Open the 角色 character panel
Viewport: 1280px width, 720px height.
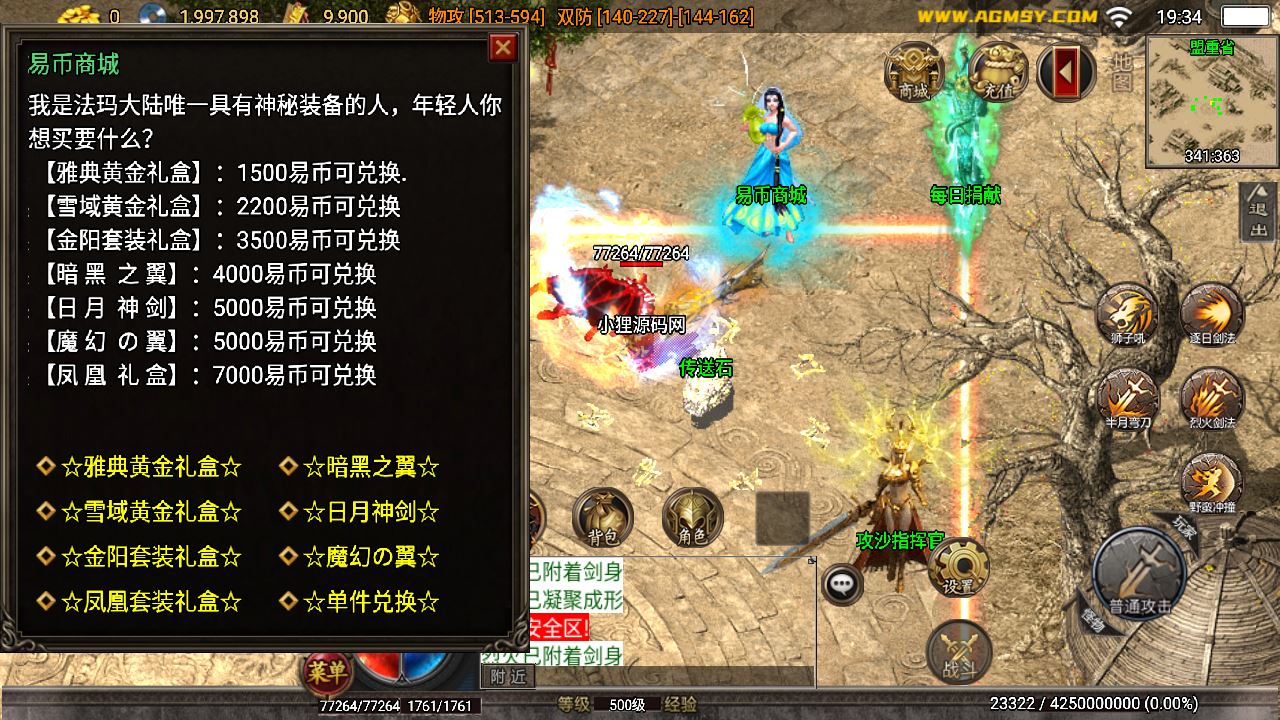point(692,516)
